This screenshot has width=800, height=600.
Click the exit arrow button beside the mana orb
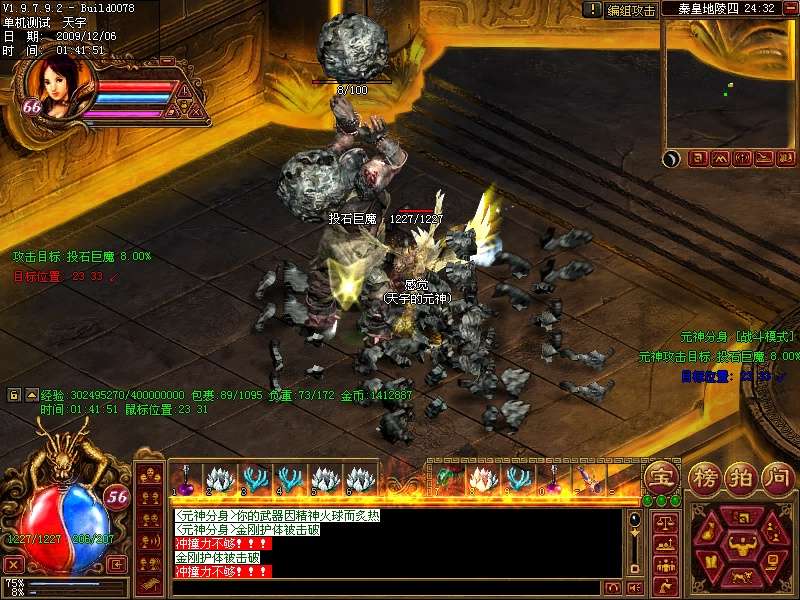[117, 564]
